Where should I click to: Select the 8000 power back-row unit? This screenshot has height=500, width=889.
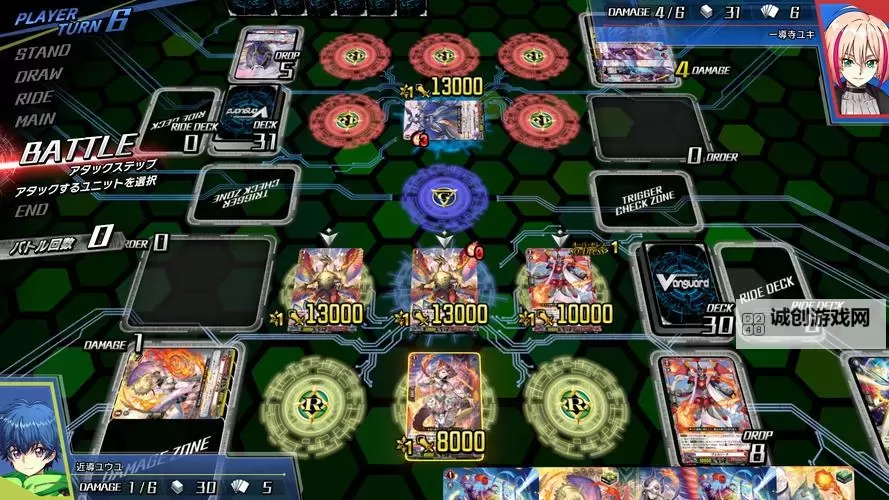tap(444, 400)
